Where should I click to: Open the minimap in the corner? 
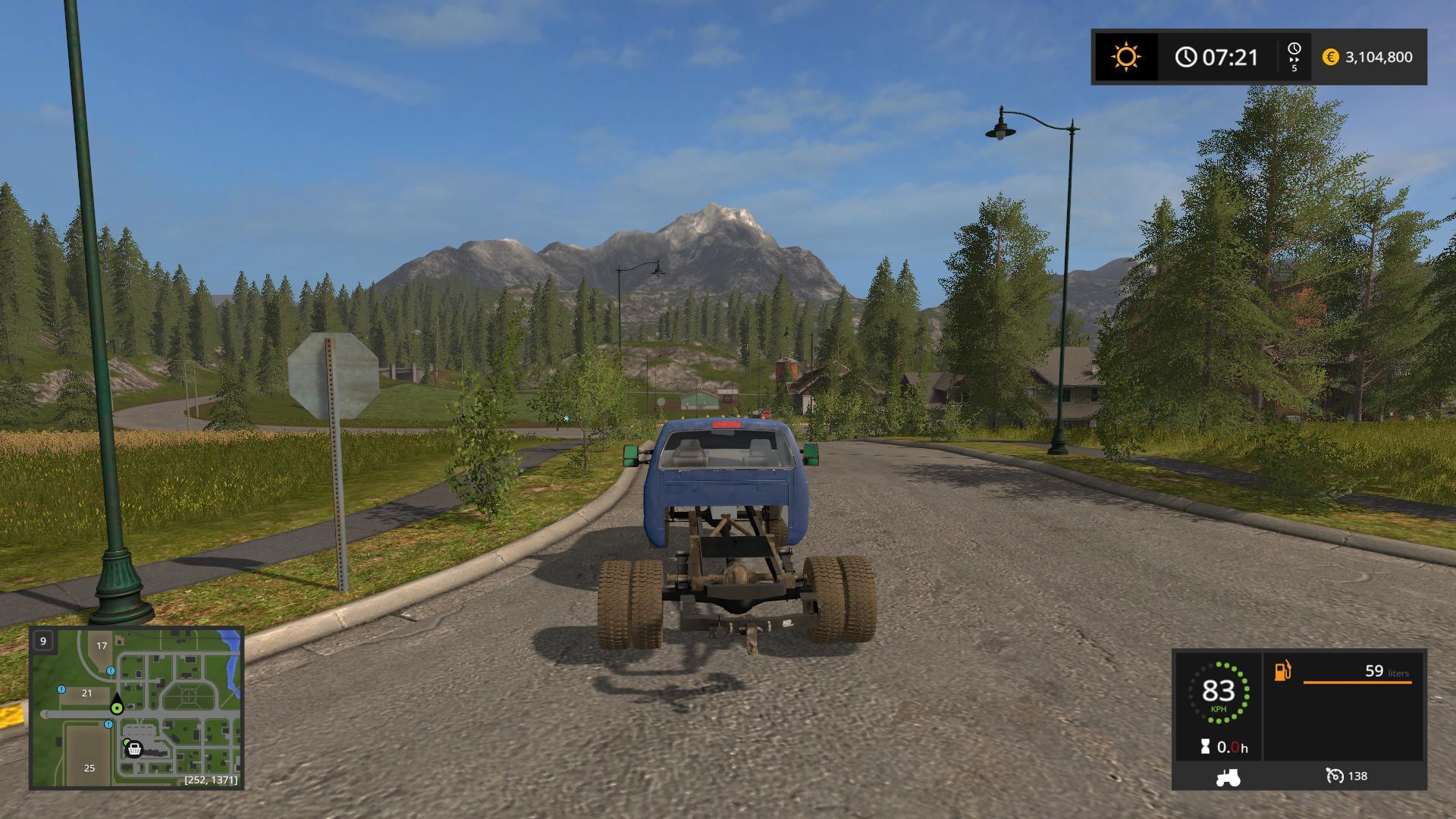tap(136, 708)
